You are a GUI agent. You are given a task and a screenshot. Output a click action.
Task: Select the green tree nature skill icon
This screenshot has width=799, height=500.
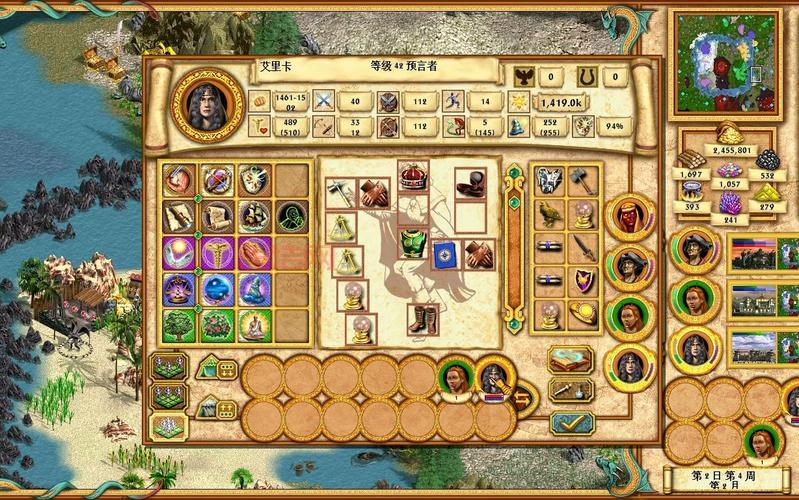click(178, 325)
